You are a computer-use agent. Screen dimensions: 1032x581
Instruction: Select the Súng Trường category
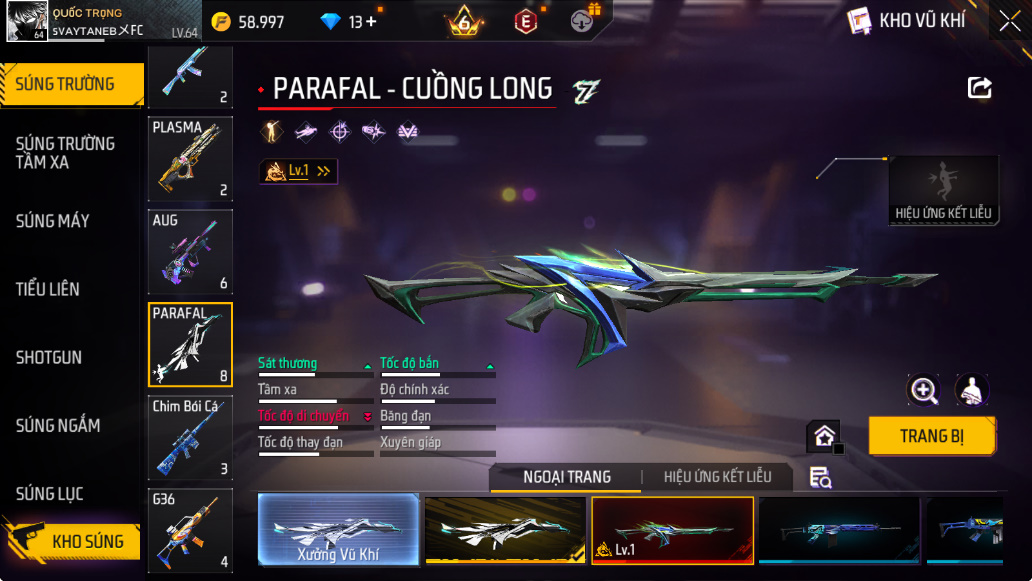[x=66, y=84]
